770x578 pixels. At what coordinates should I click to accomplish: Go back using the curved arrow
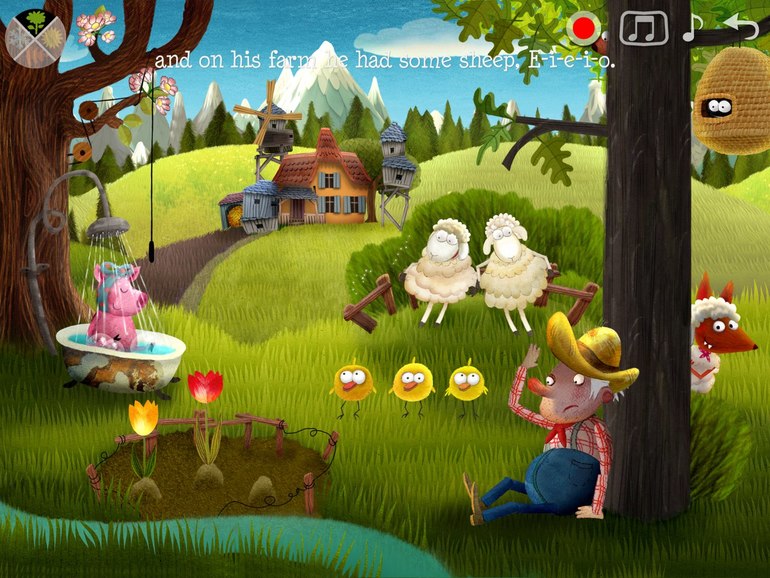point(741,26)
